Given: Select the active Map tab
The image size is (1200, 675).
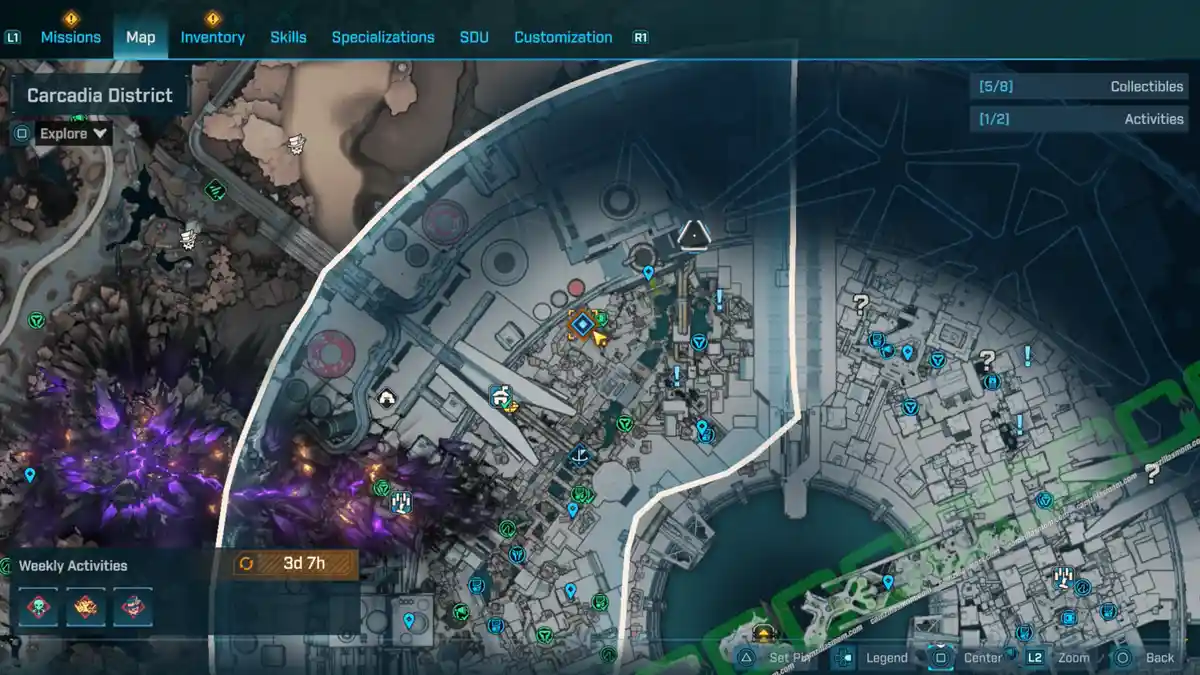Looking at the screenshot, I should [x=140, y=37].
